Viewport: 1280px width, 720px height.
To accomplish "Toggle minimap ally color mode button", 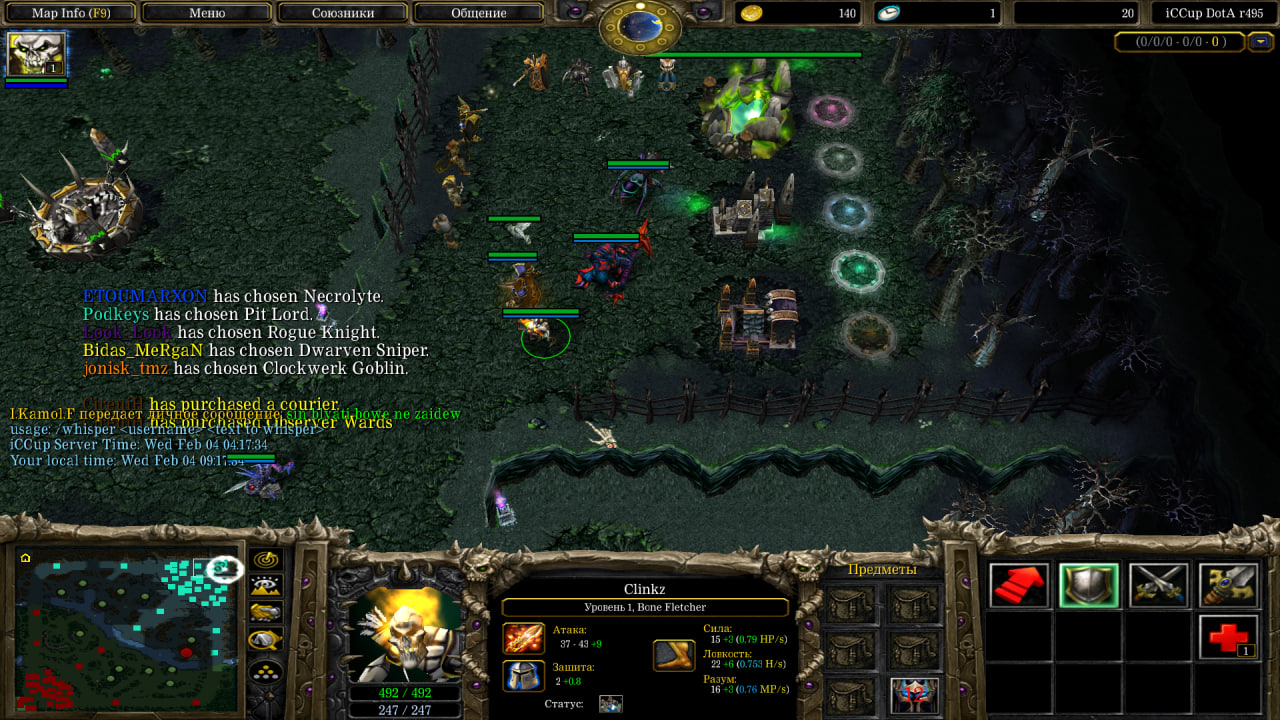I will (x=266, y=612).
